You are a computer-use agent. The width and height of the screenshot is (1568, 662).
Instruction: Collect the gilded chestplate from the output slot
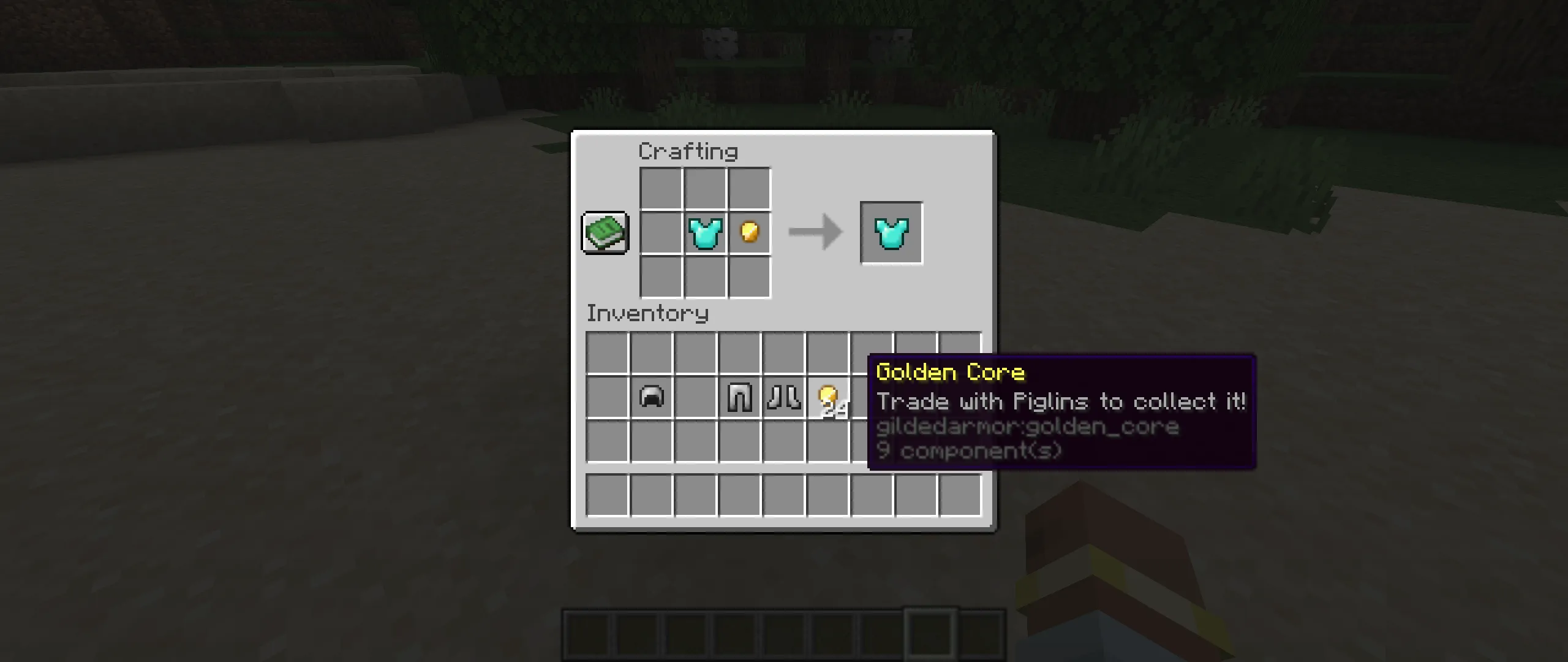(891, 233)
